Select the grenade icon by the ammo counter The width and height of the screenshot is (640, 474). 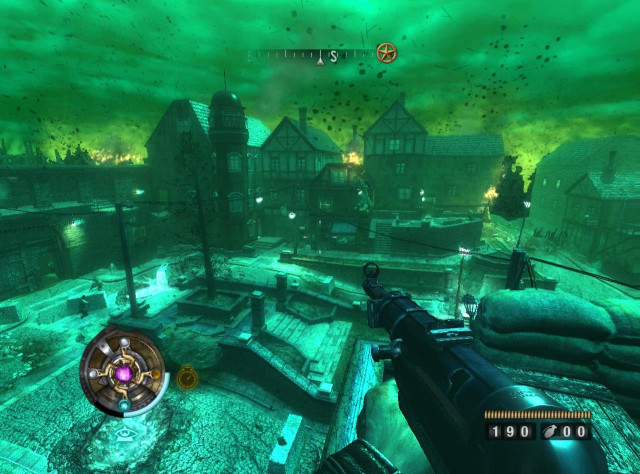(547, 432)
